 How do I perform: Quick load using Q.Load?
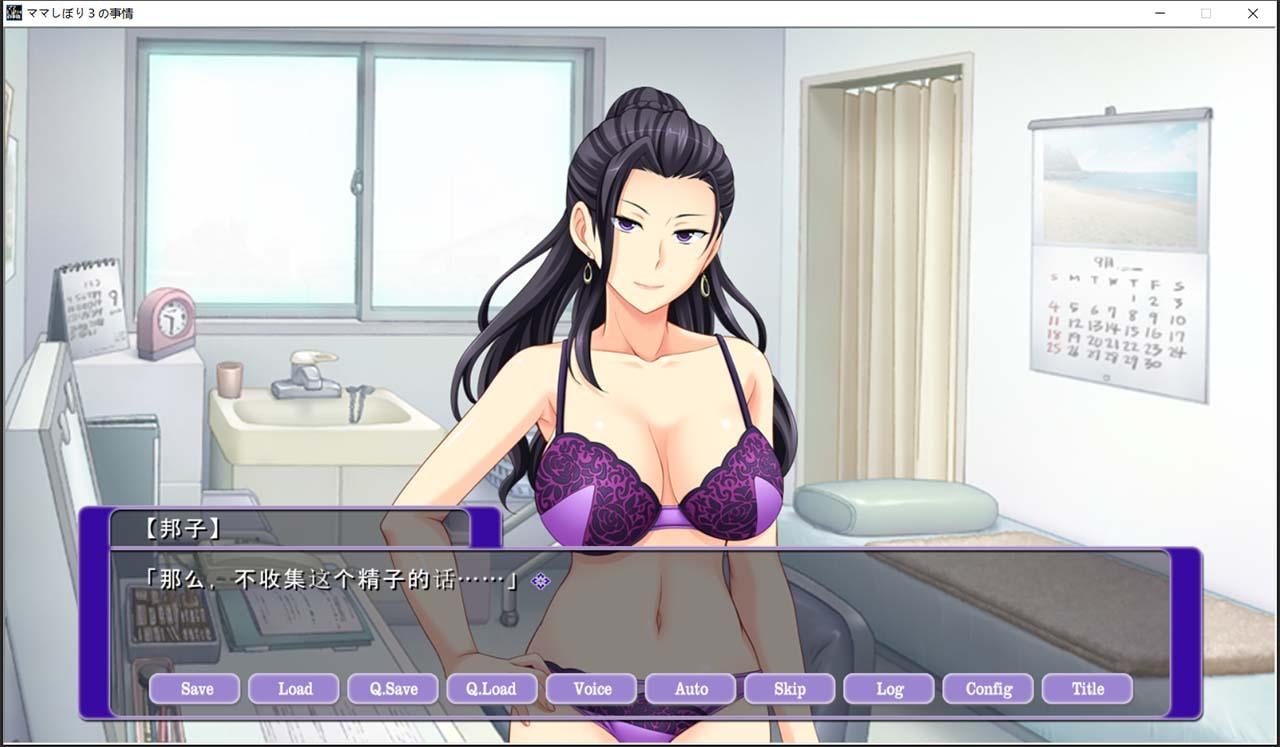492,689
